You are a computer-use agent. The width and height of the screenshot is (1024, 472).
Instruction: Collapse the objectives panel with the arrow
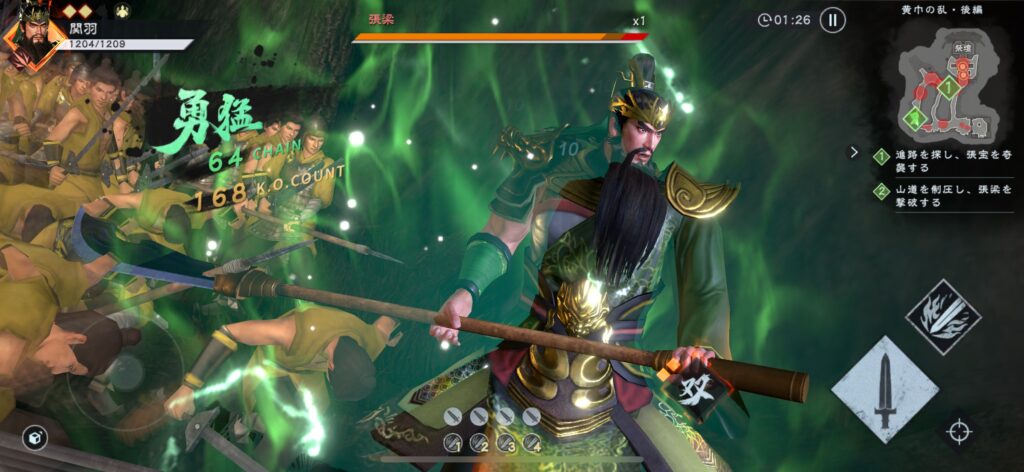tap(854, 153)
